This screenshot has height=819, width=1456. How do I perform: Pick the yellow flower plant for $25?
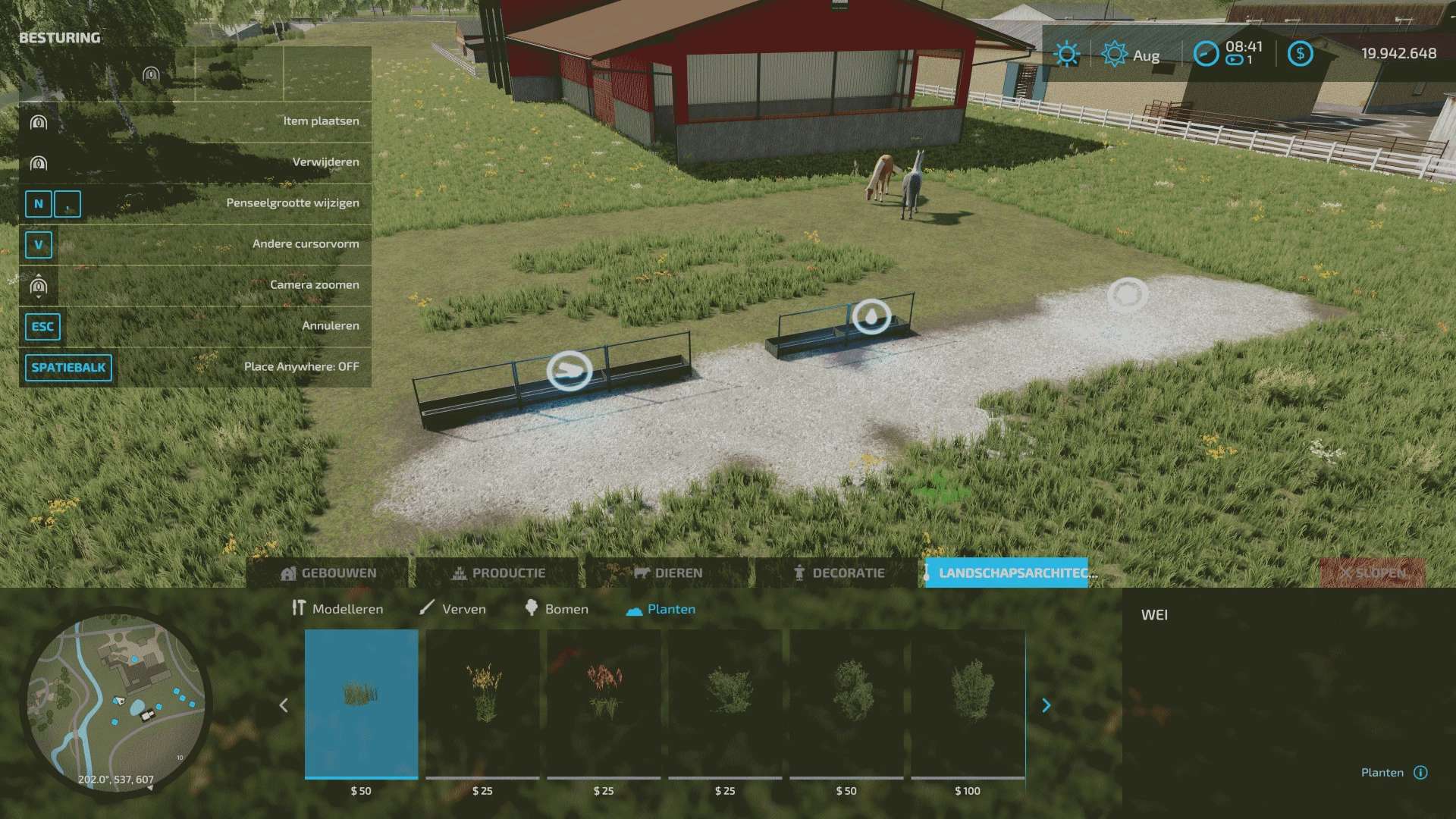point(482,703)
